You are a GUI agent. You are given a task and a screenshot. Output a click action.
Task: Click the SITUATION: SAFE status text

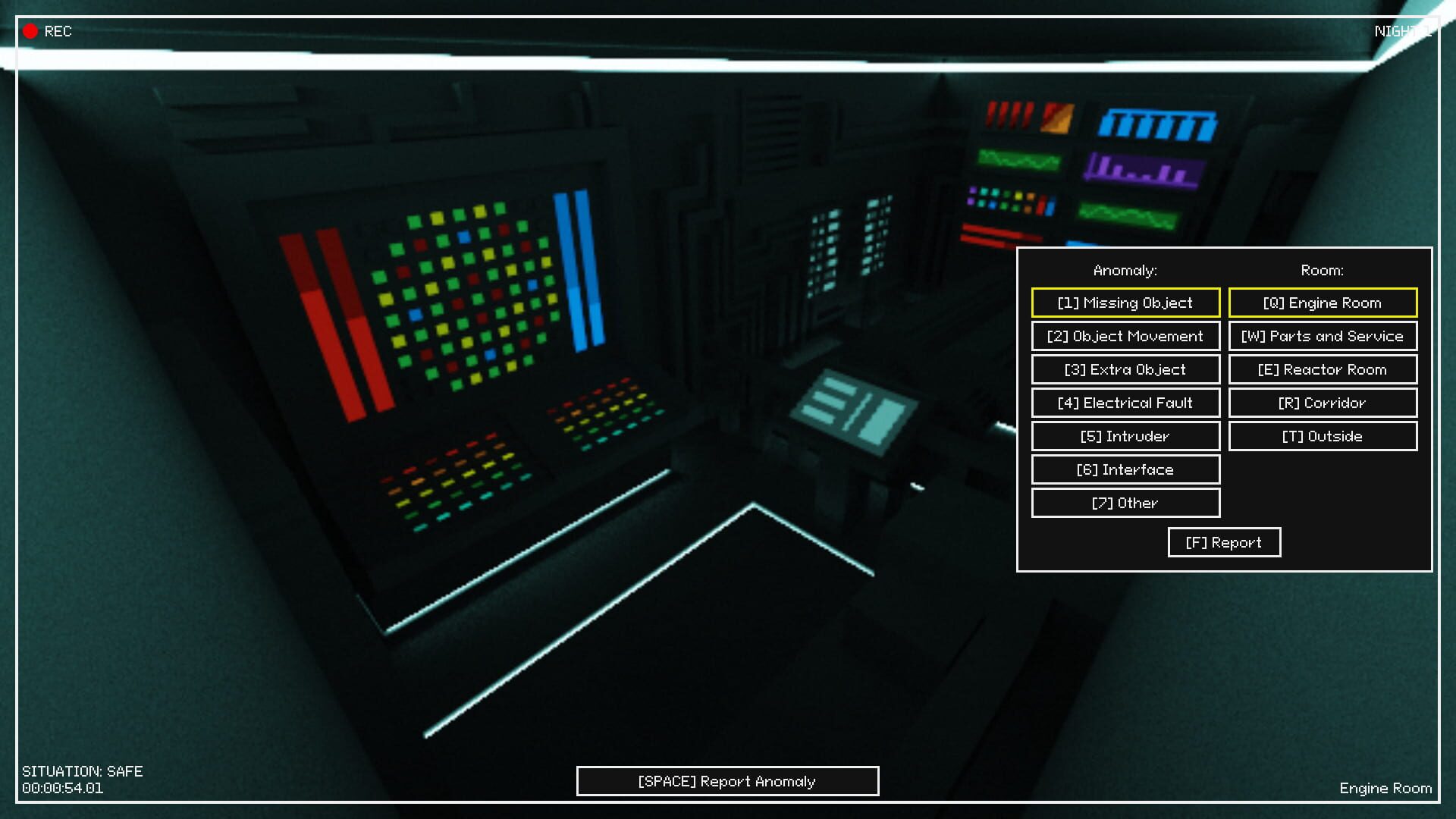click(83, 772)
